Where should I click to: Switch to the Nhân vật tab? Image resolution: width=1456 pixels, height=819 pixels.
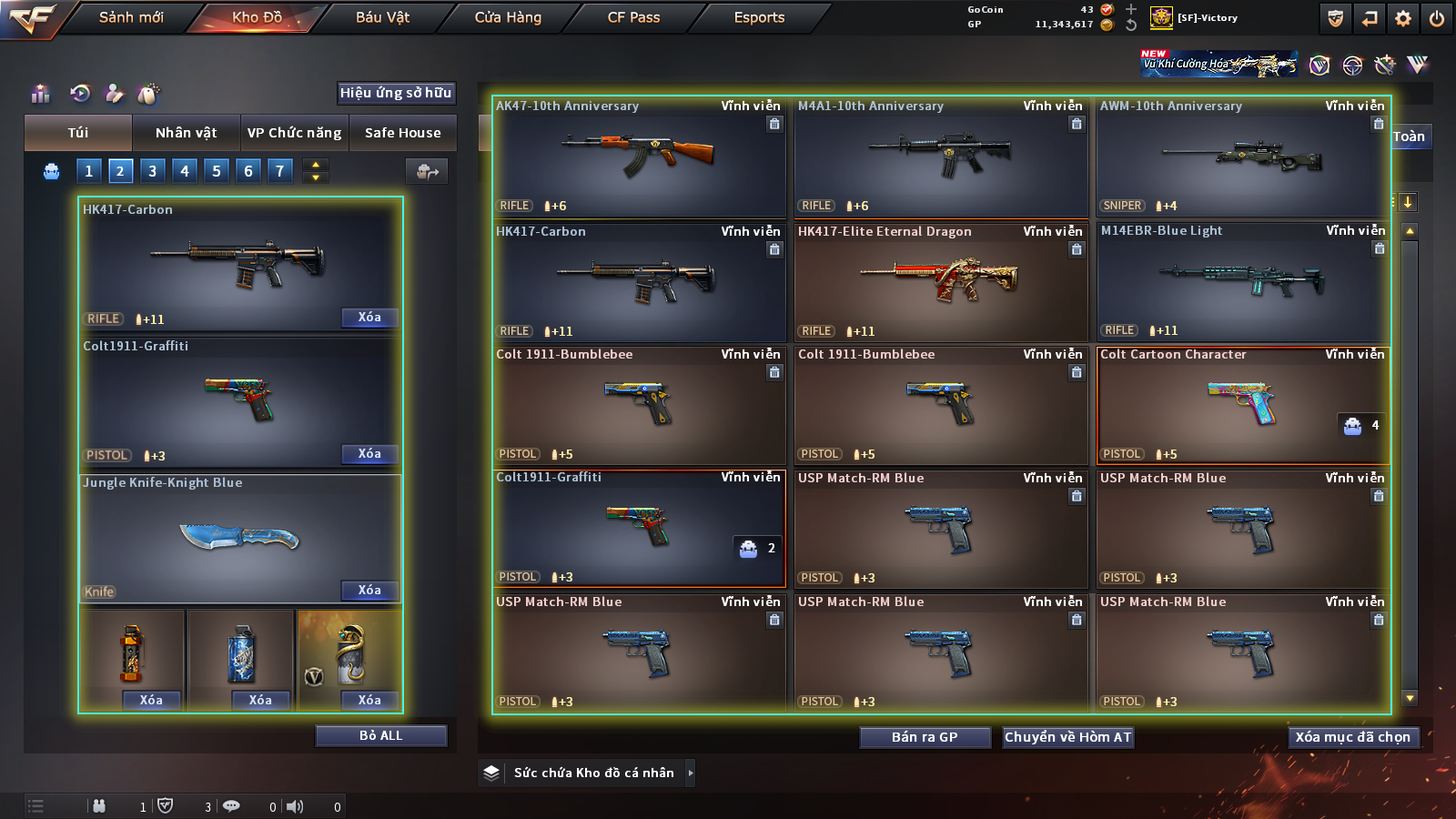(186, 133)
